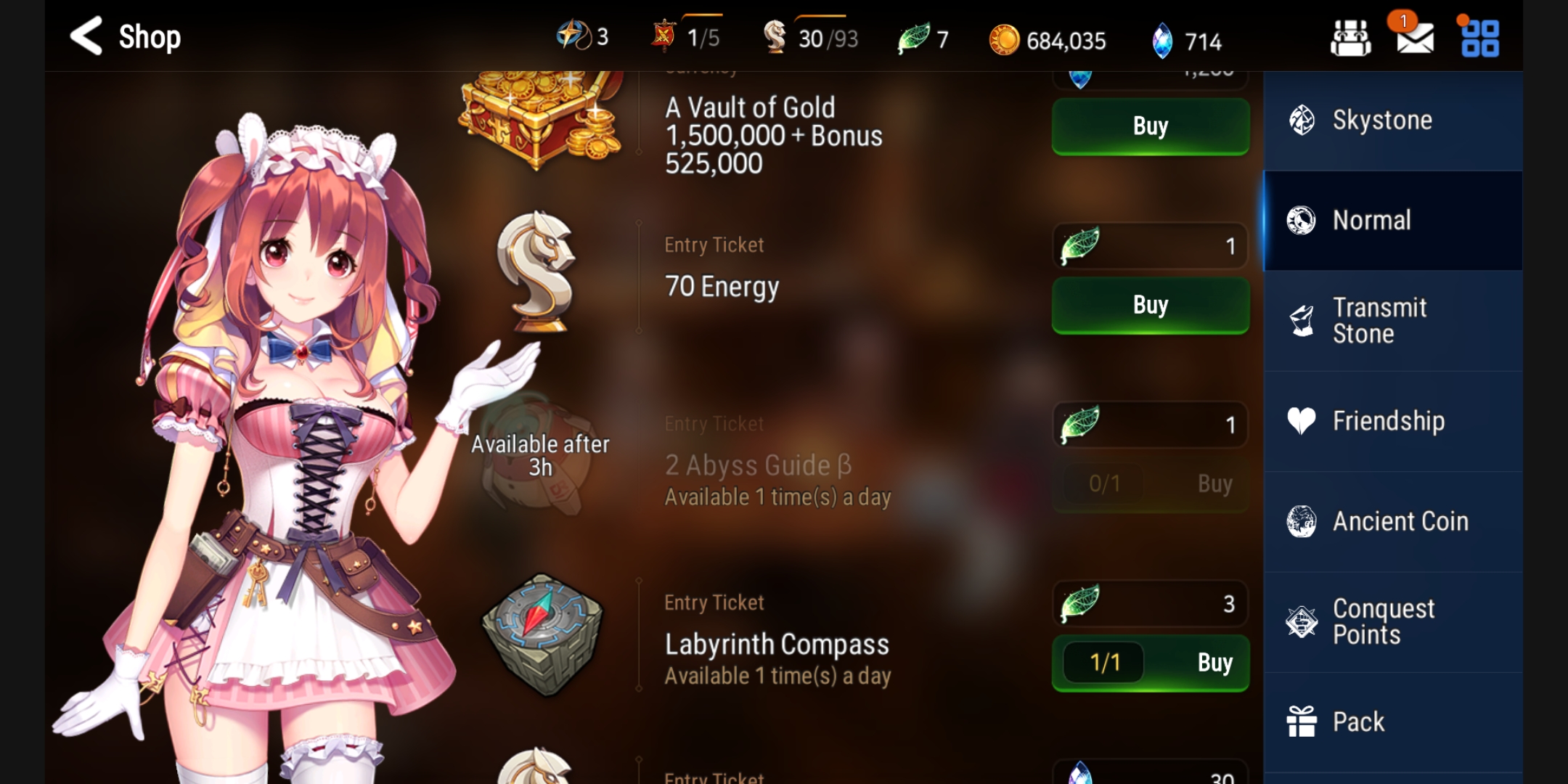Select the 70 Energy knight item icon
The width and height of the screenshot is (1568, 784).
(x=537, y=271)
